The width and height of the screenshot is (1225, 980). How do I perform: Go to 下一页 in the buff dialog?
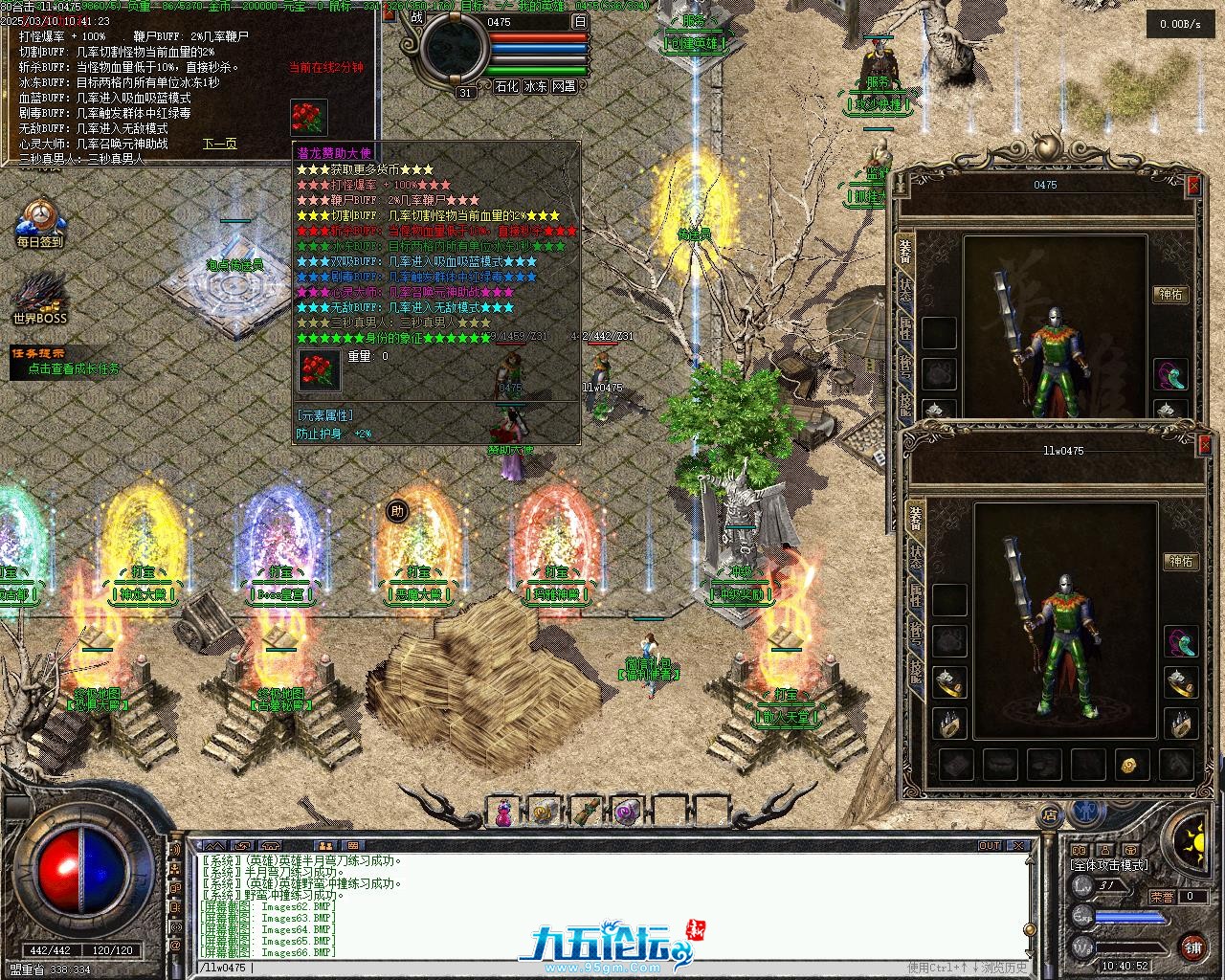pyautogui.click(x=219, y=144)
